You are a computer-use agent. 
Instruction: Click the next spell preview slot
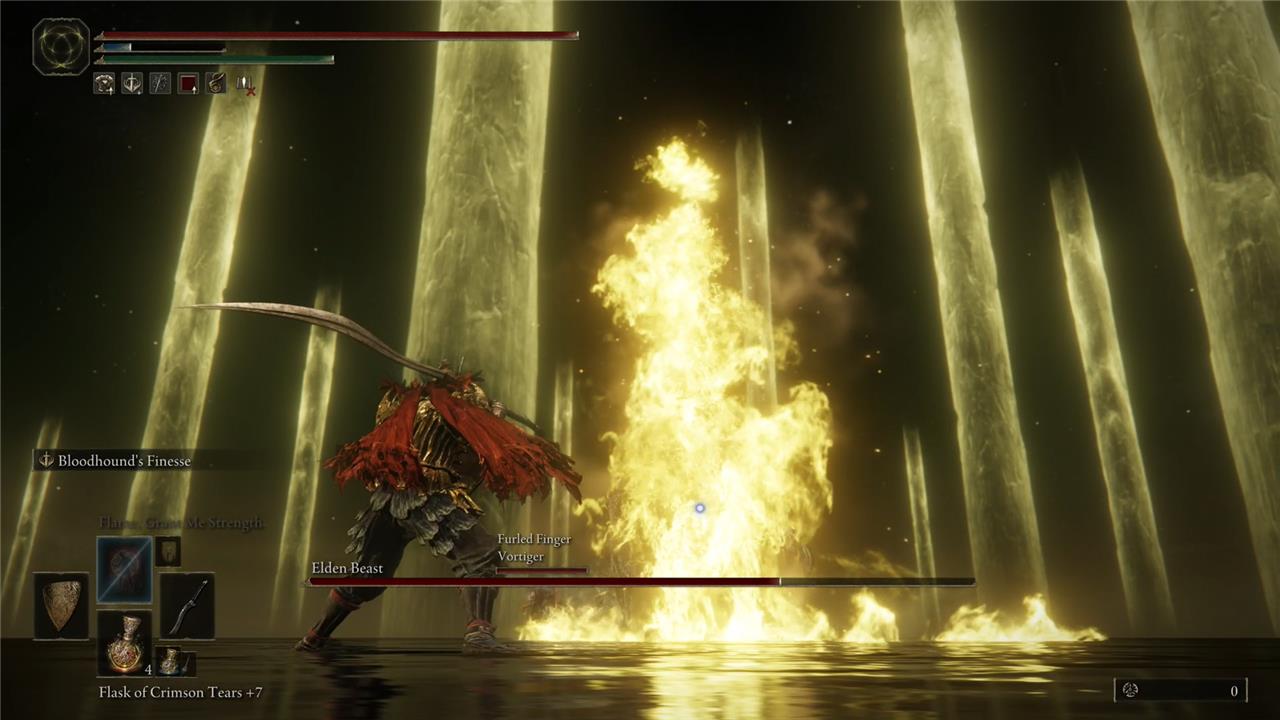(168, 551)
